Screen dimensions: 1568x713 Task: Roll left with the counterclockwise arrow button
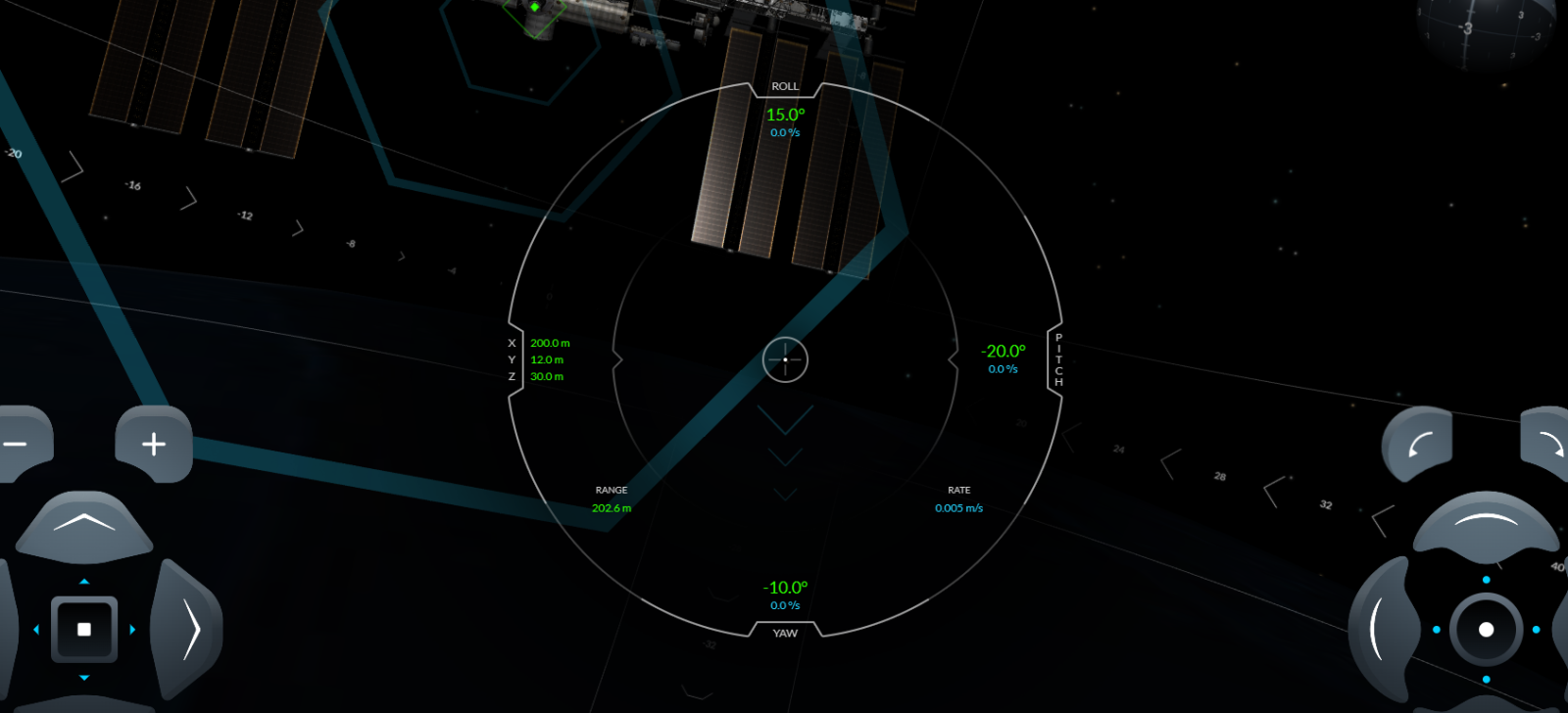click(x=1417, y=446)
